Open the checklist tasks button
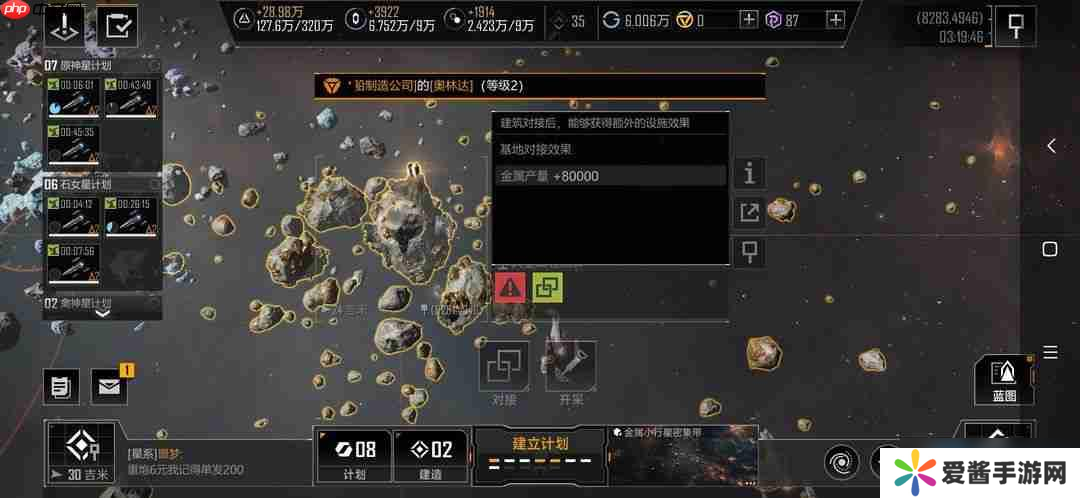 [x=119, y=25]
